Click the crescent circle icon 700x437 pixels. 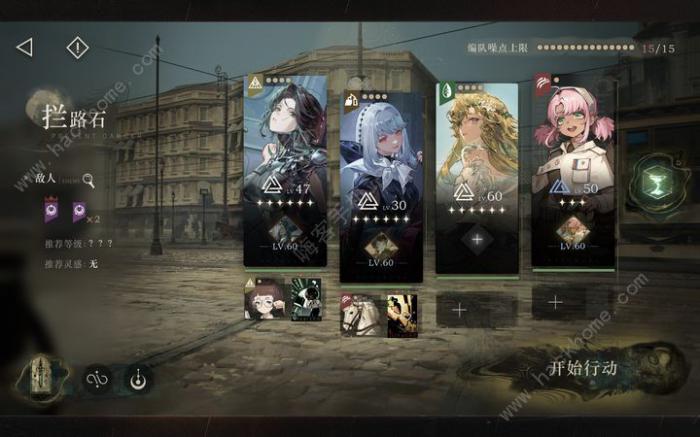137,380
